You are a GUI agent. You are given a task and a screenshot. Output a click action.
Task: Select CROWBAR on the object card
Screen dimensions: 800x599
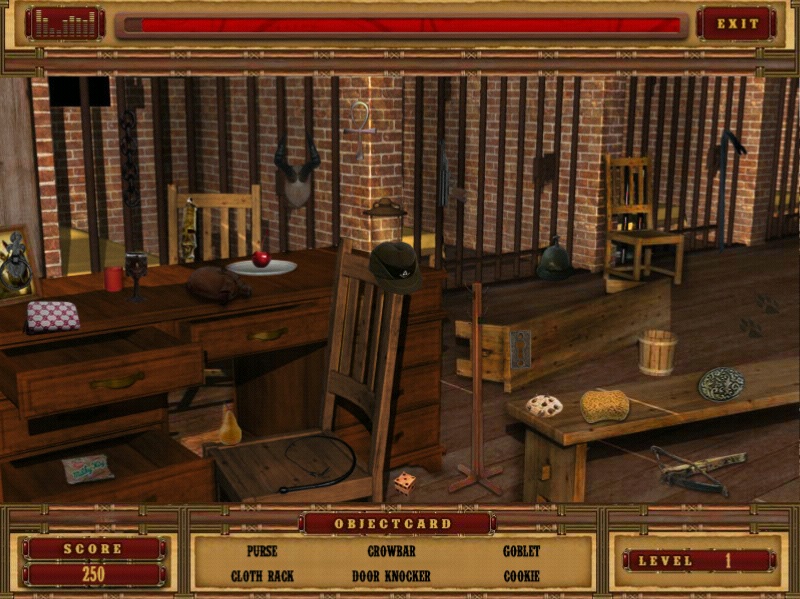click(391, 551)
